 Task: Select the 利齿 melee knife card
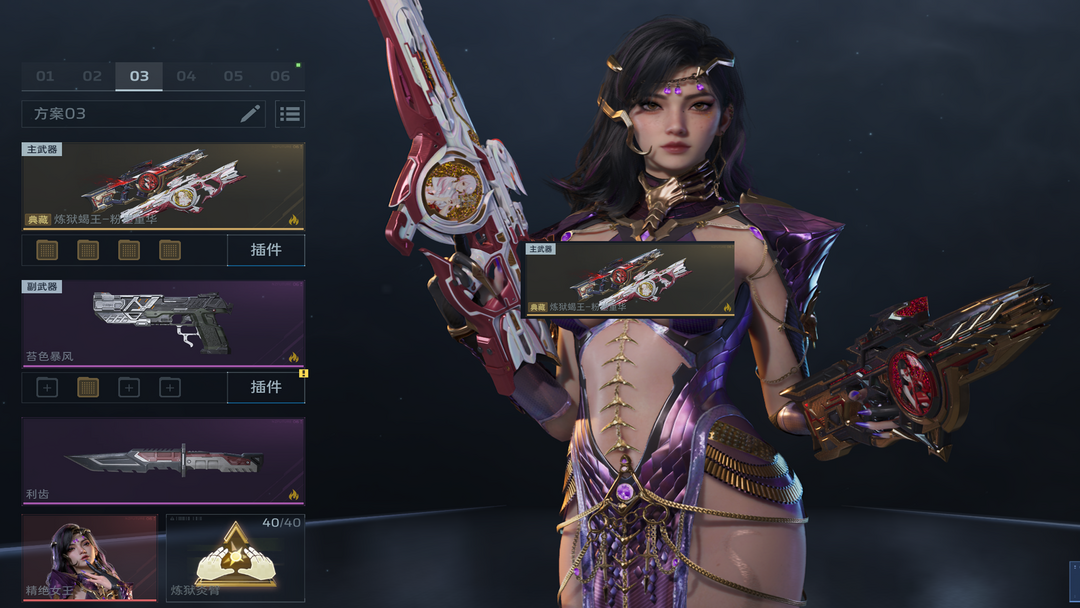coord(163,461)
